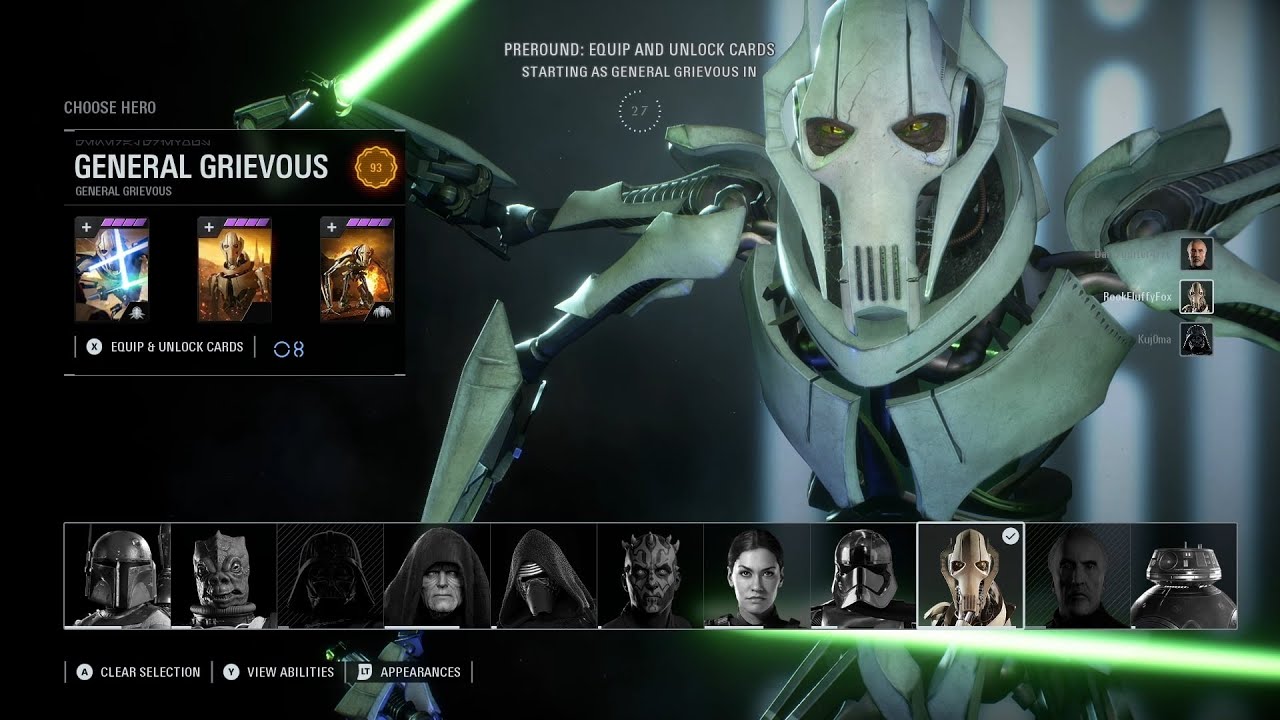This screenshot has width=1280, height=720.
Task: Pick Iden Versio hero portrait
Action: [x=757, y=576]
